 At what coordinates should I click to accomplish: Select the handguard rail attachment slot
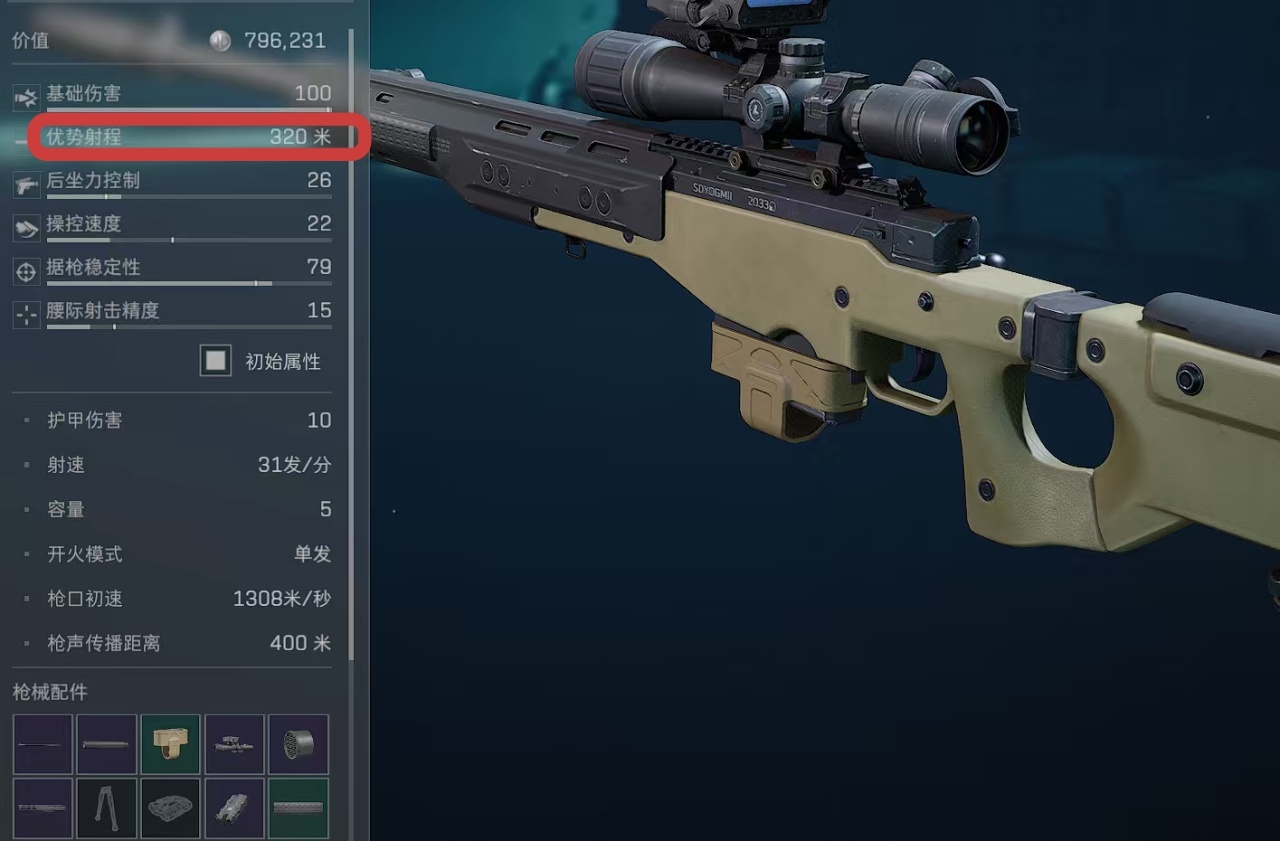[42, 808]
